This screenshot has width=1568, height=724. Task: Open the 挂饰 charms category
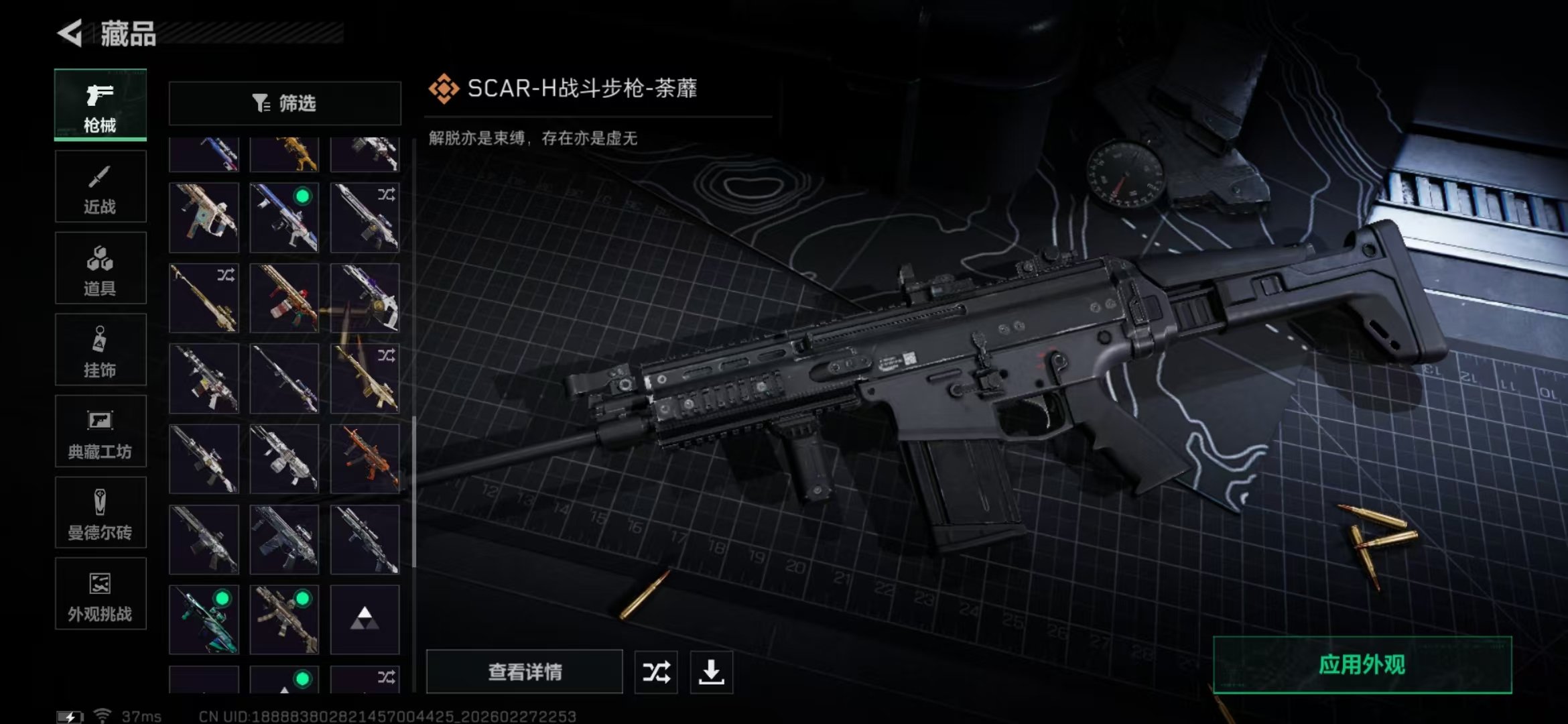click(x=101, y=349)
